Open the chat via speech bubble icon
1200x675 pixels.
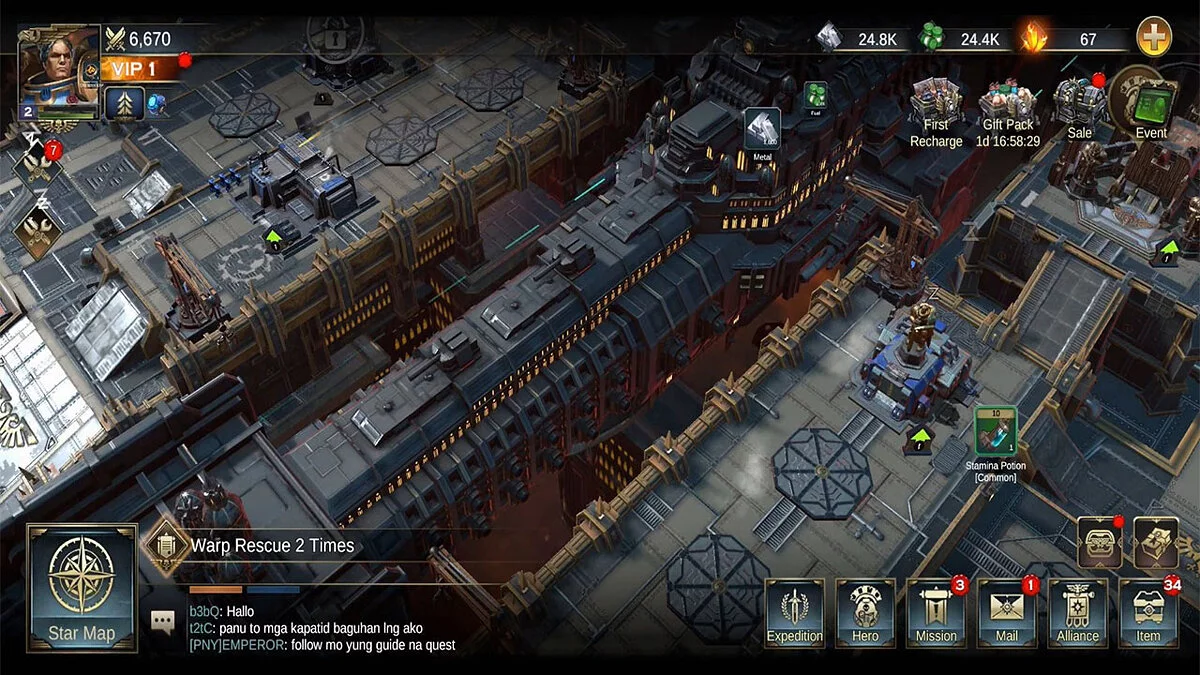pyautogui.click(x=163, y=621)
